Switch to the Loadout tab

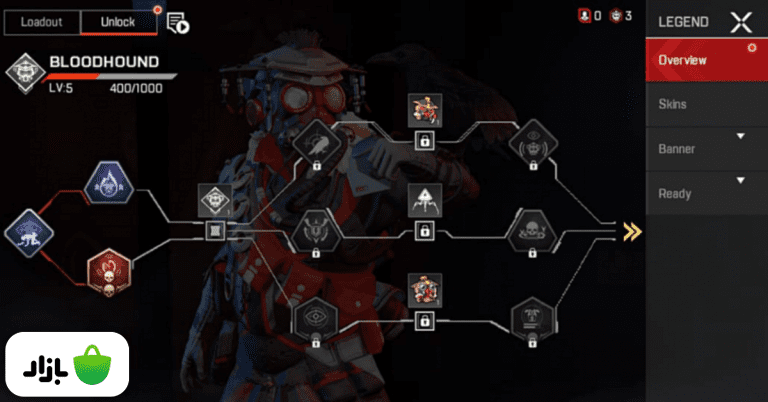[x=43, y=22]
